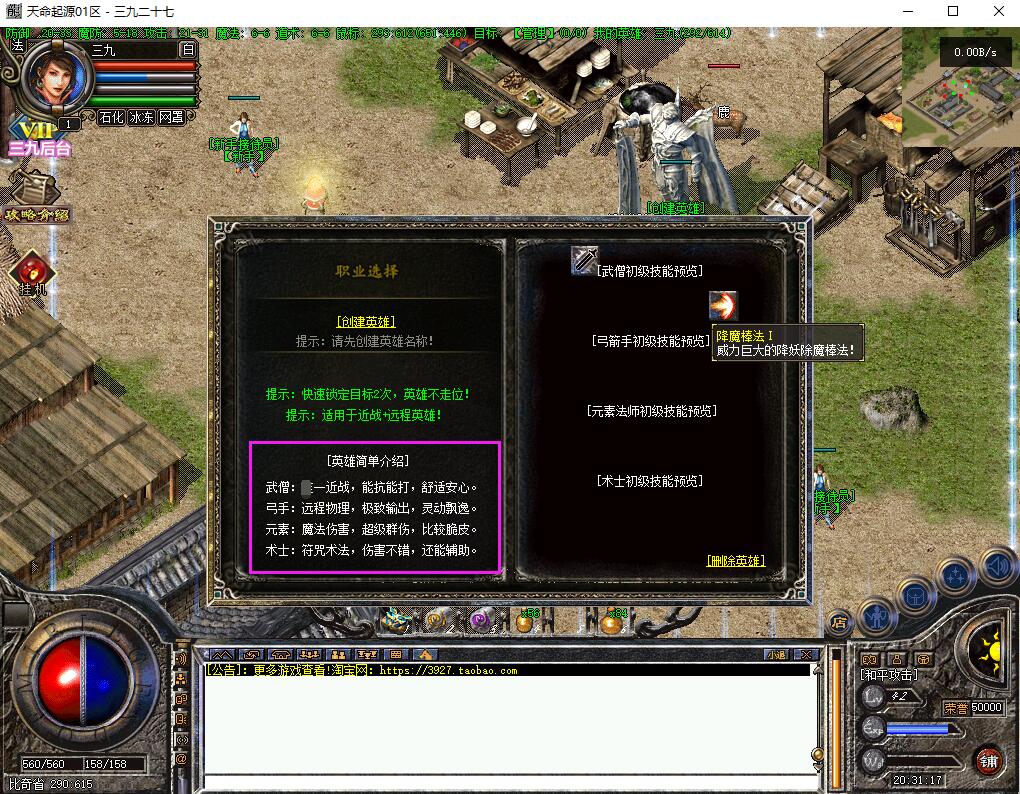The width and height of the screenshot is (1020, 794).
Task: Show the 弓箭手初级技能预览 skill preview
Action: 650,341
